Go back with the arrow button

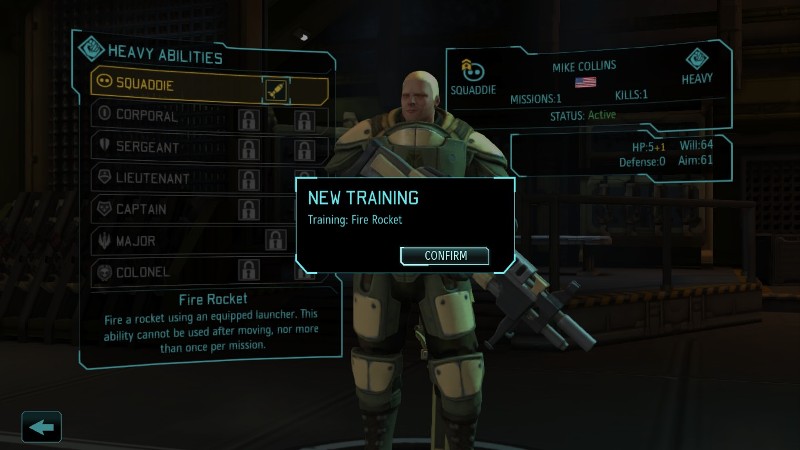tap(42, 427)
